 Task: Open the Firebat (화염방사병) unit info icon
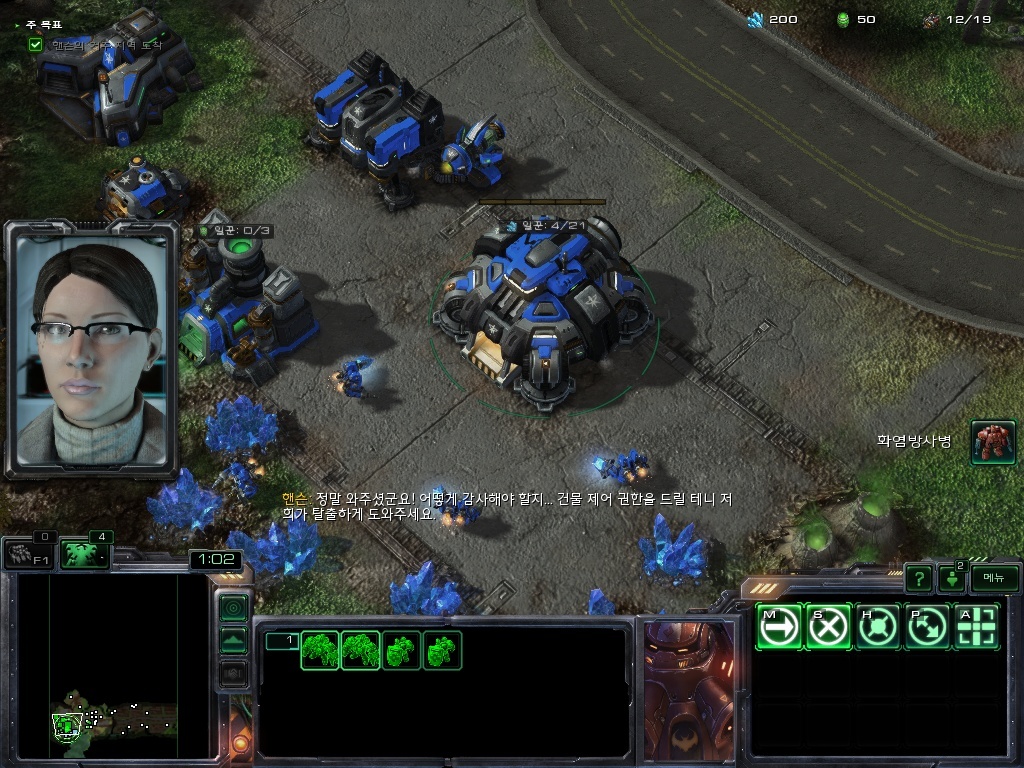[993, 442]
